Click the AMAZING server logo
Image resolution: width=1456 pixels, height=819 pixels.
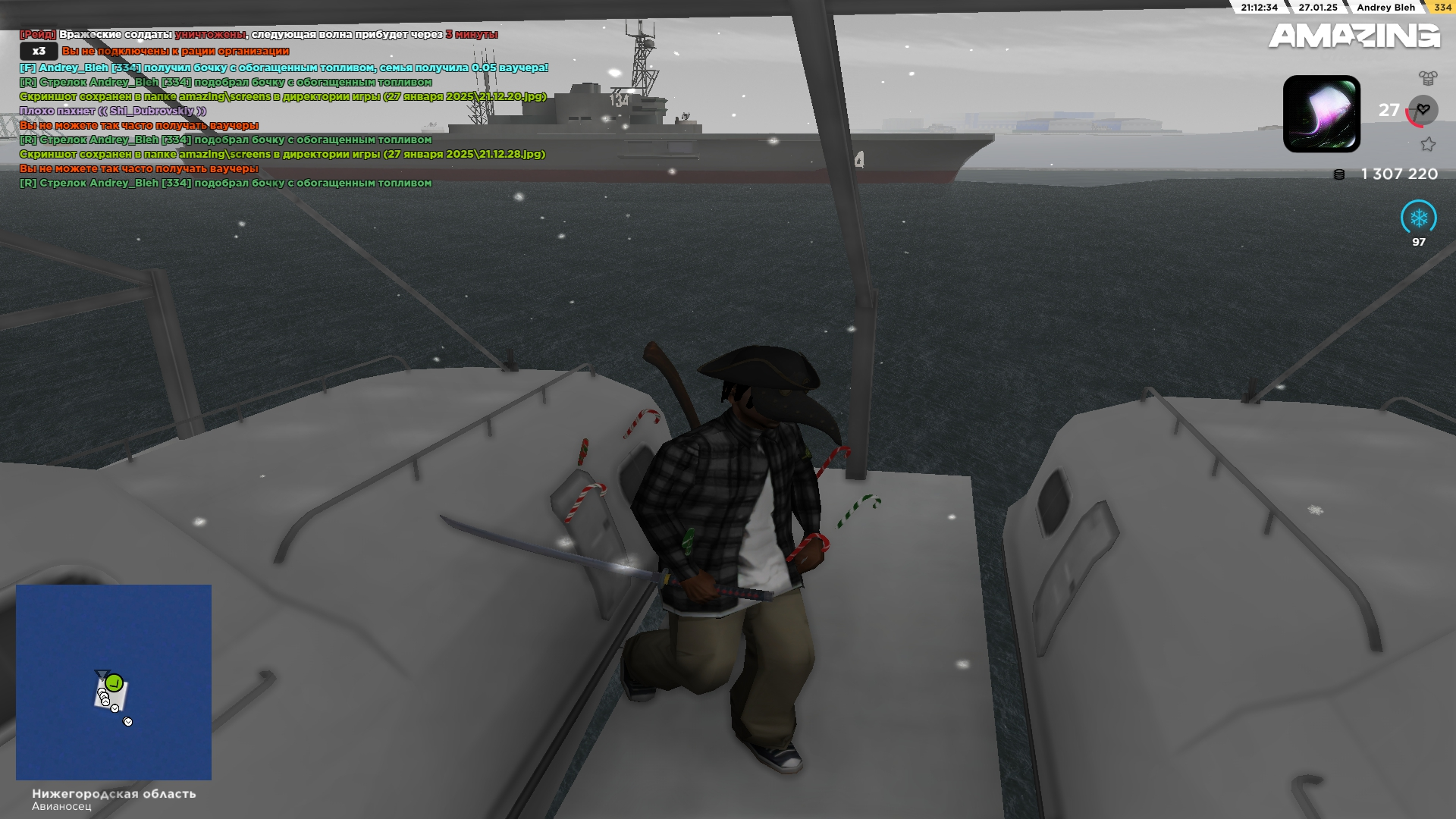[x=1354, y=36]
